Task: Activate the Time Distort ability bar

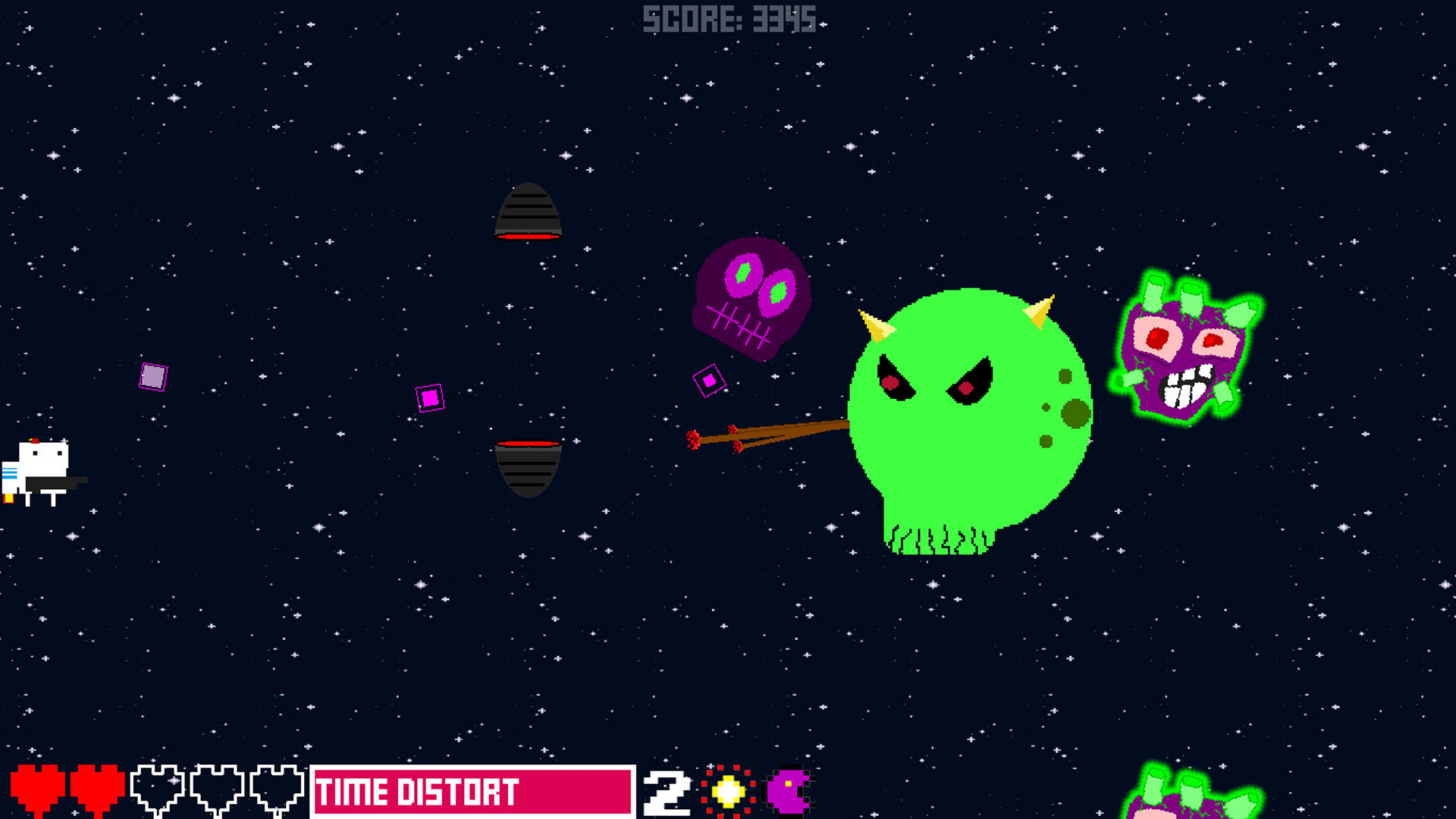Action: (472, 792)
